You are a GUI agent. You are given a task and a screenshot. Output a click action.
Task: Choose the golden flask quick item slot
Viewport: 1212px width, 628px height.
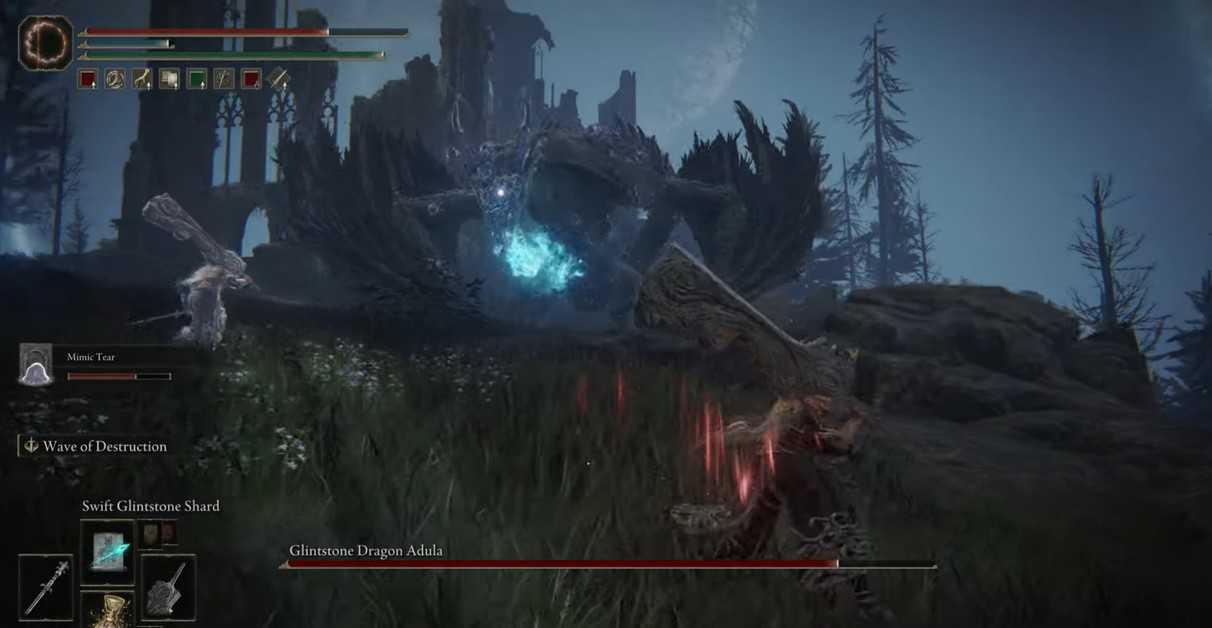(107, 610)
